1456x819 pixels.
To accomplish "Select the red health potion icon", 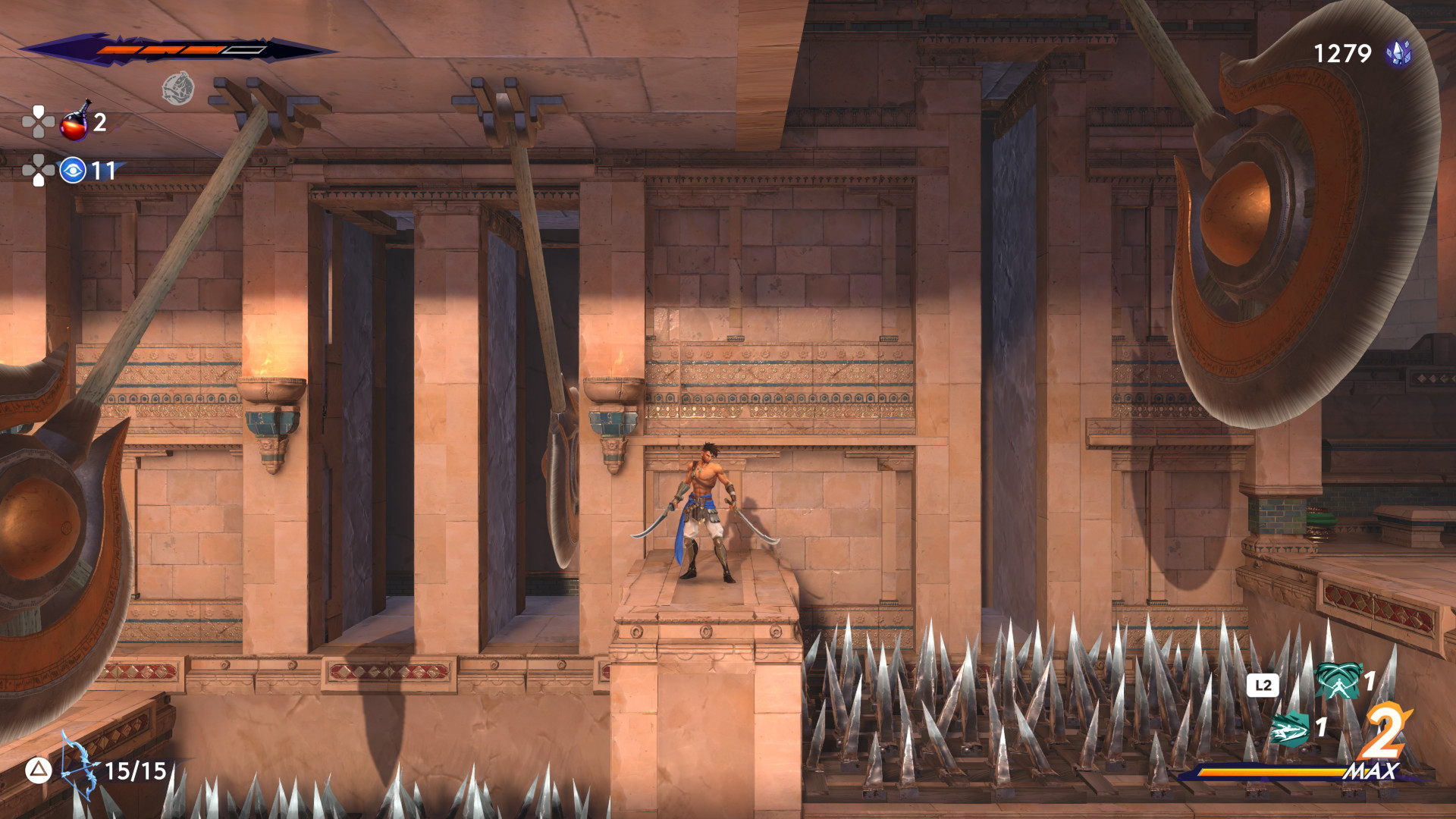I will 74,125.
